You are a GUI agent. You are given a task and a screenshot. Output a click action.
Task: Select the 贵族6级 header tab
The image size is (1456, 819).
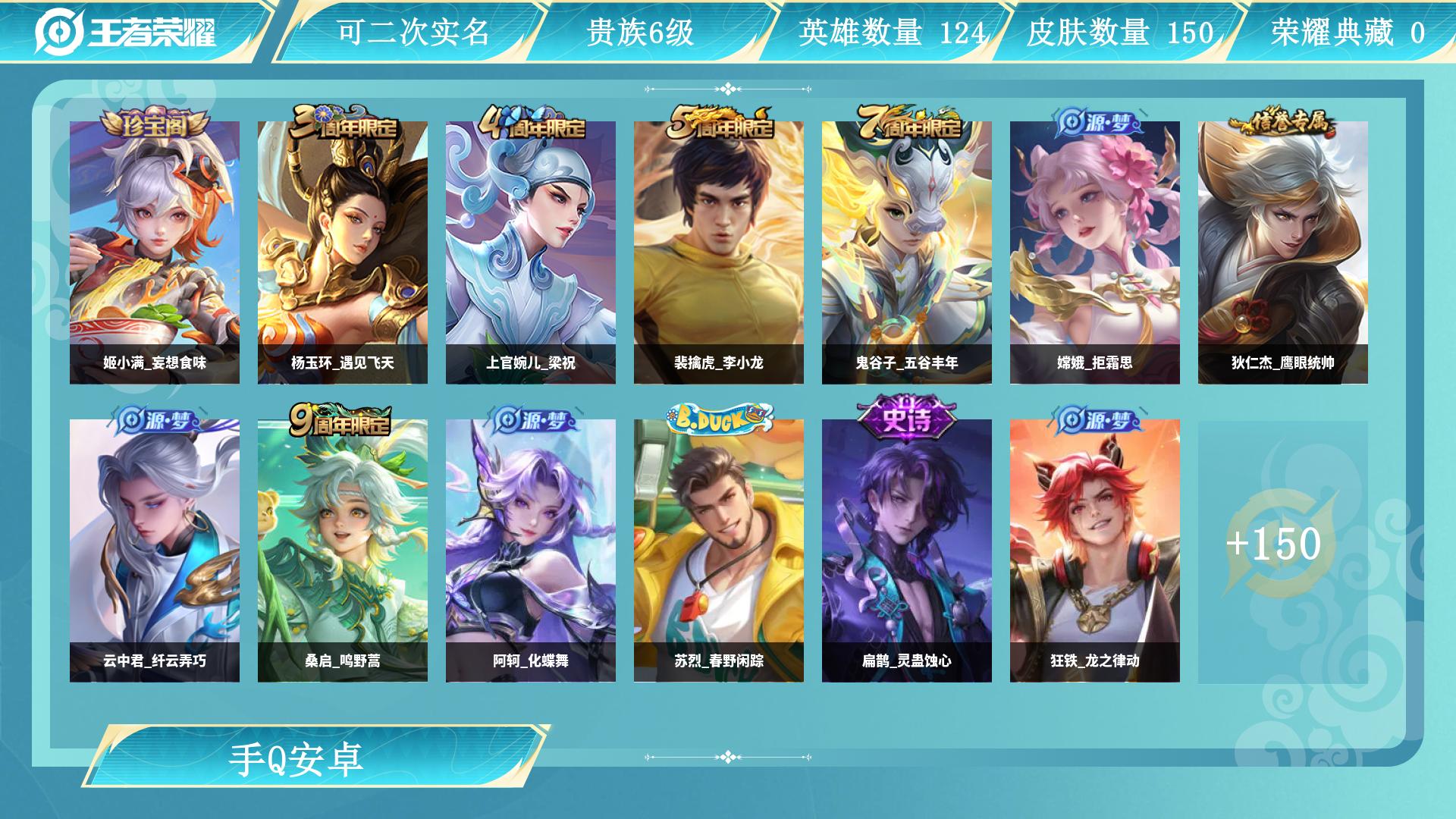tap(641, 31)
